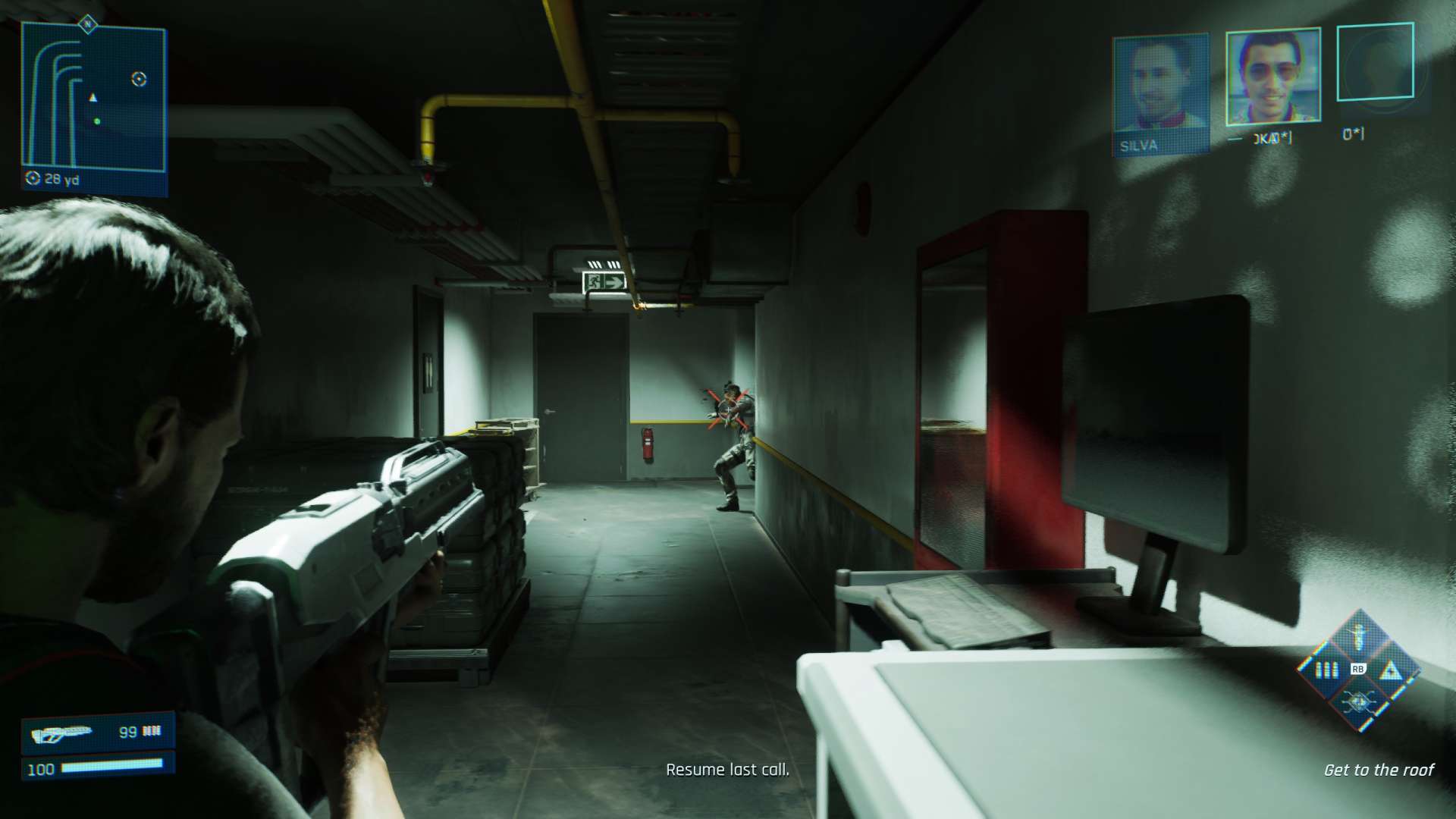
Task: Select the empty third portrait frame
Action: click(x=1374, y=63)
